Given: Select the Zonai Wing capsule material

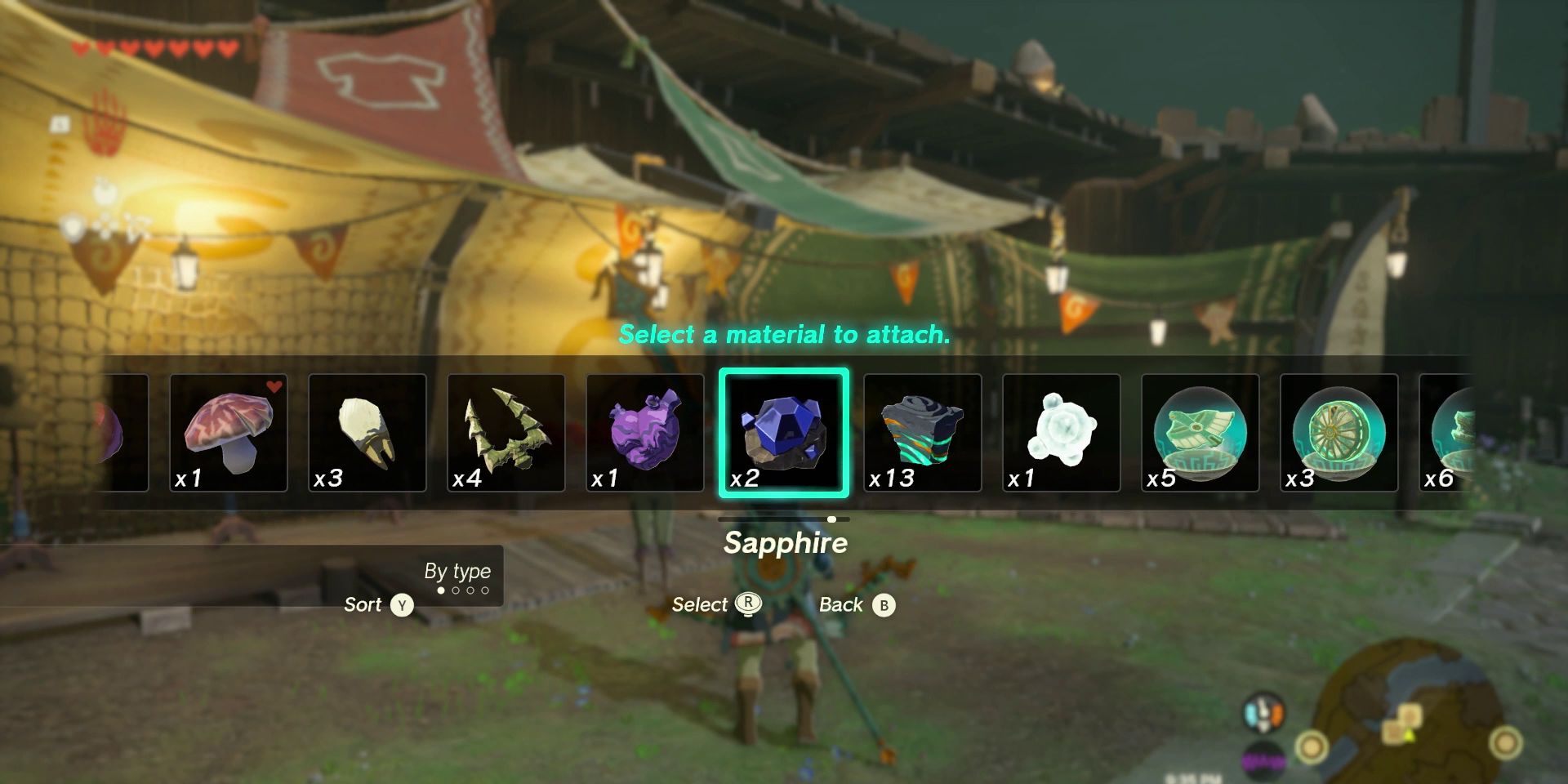Looking at the screenshot, I should (1199, 433).
